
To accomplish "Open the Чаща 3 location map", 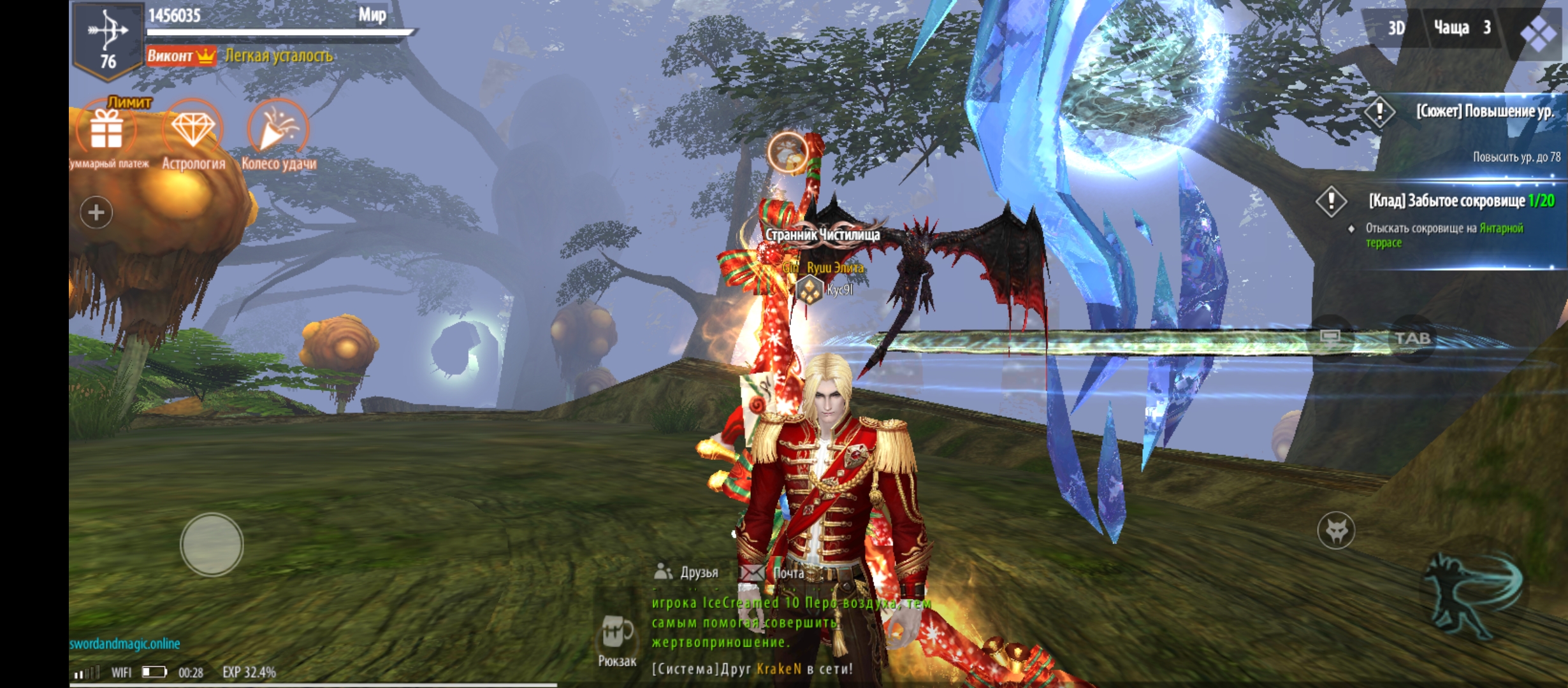I will pyautogui.click(x=1461, y=28).
